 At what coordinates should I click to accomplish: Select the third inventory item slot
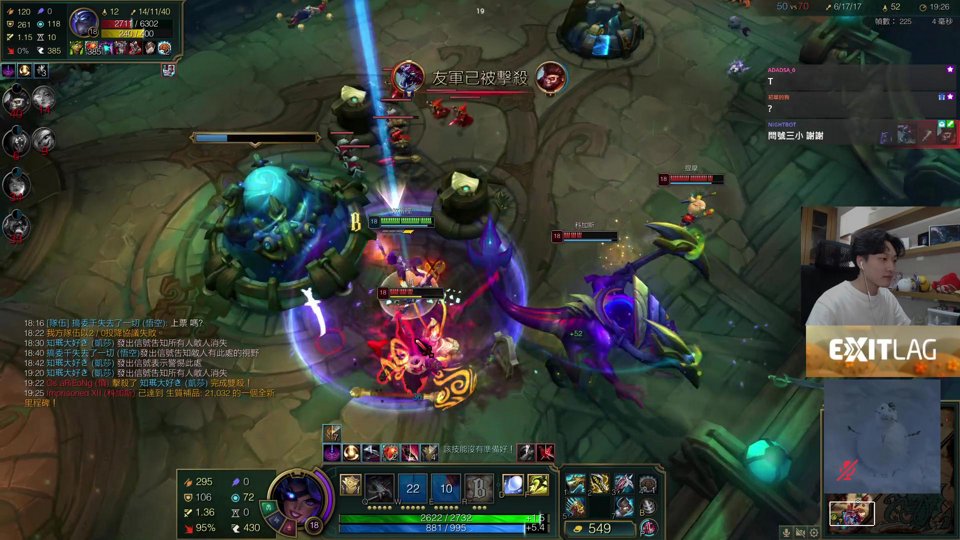coord(623,484)
